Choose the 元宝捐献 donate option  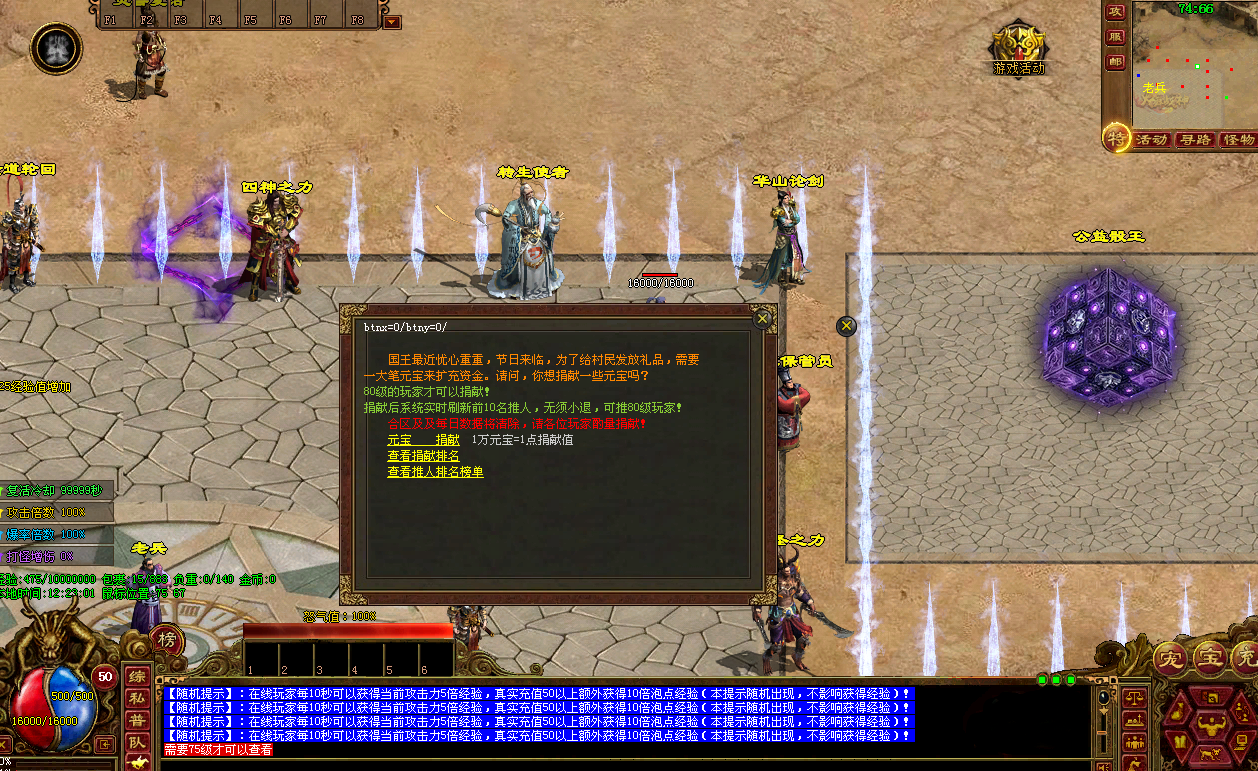(423, 439)
